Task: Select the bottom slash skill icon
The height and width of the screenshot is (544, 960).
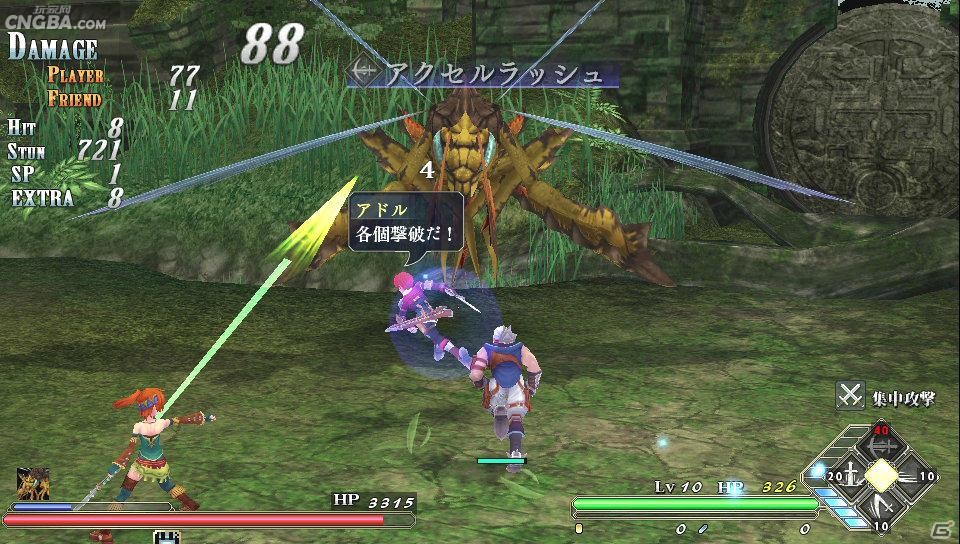Action: tap(881, 509)
